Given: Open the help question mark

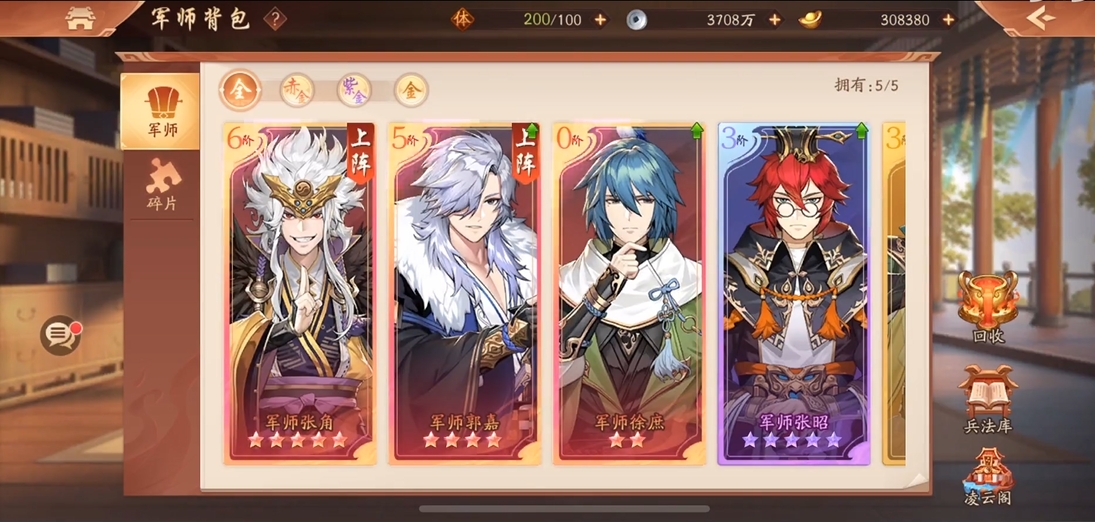Looking at the screenshot, I should 275,19.
